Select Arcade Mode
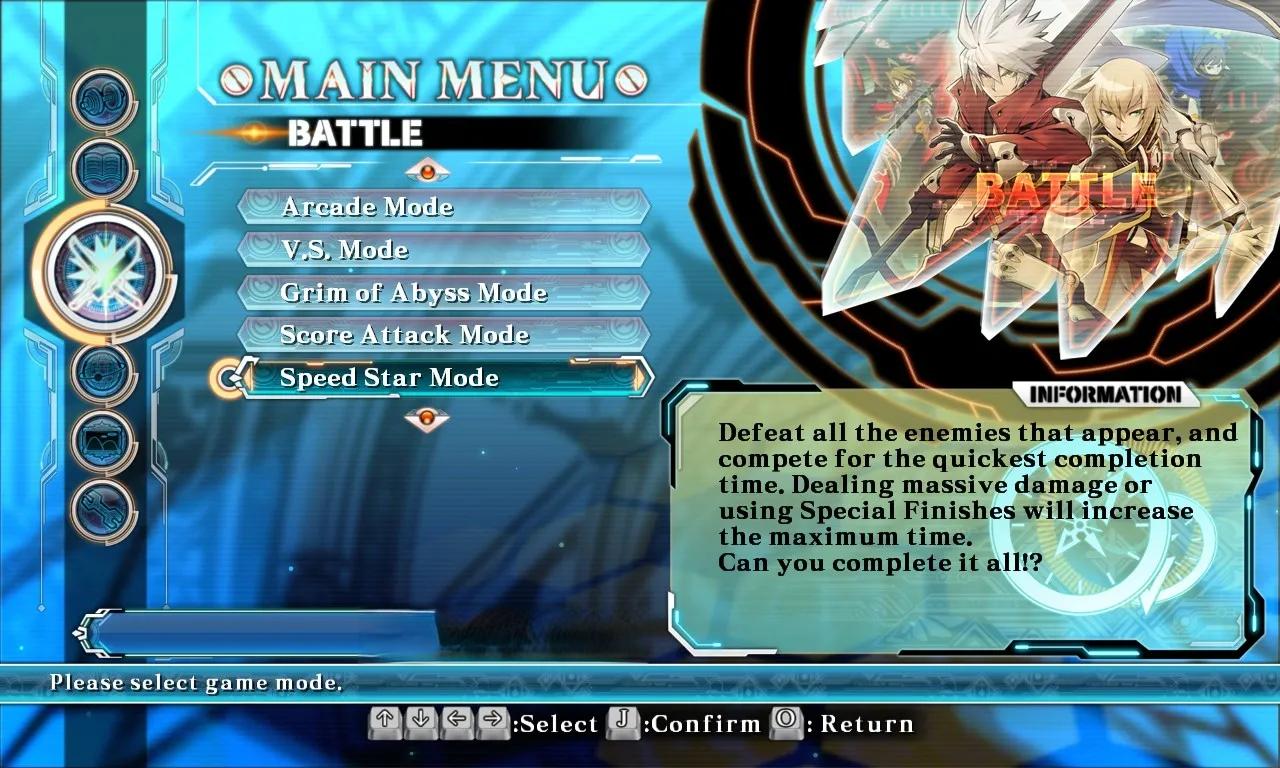Screen dimensions: 1280x768 [443, 207]
